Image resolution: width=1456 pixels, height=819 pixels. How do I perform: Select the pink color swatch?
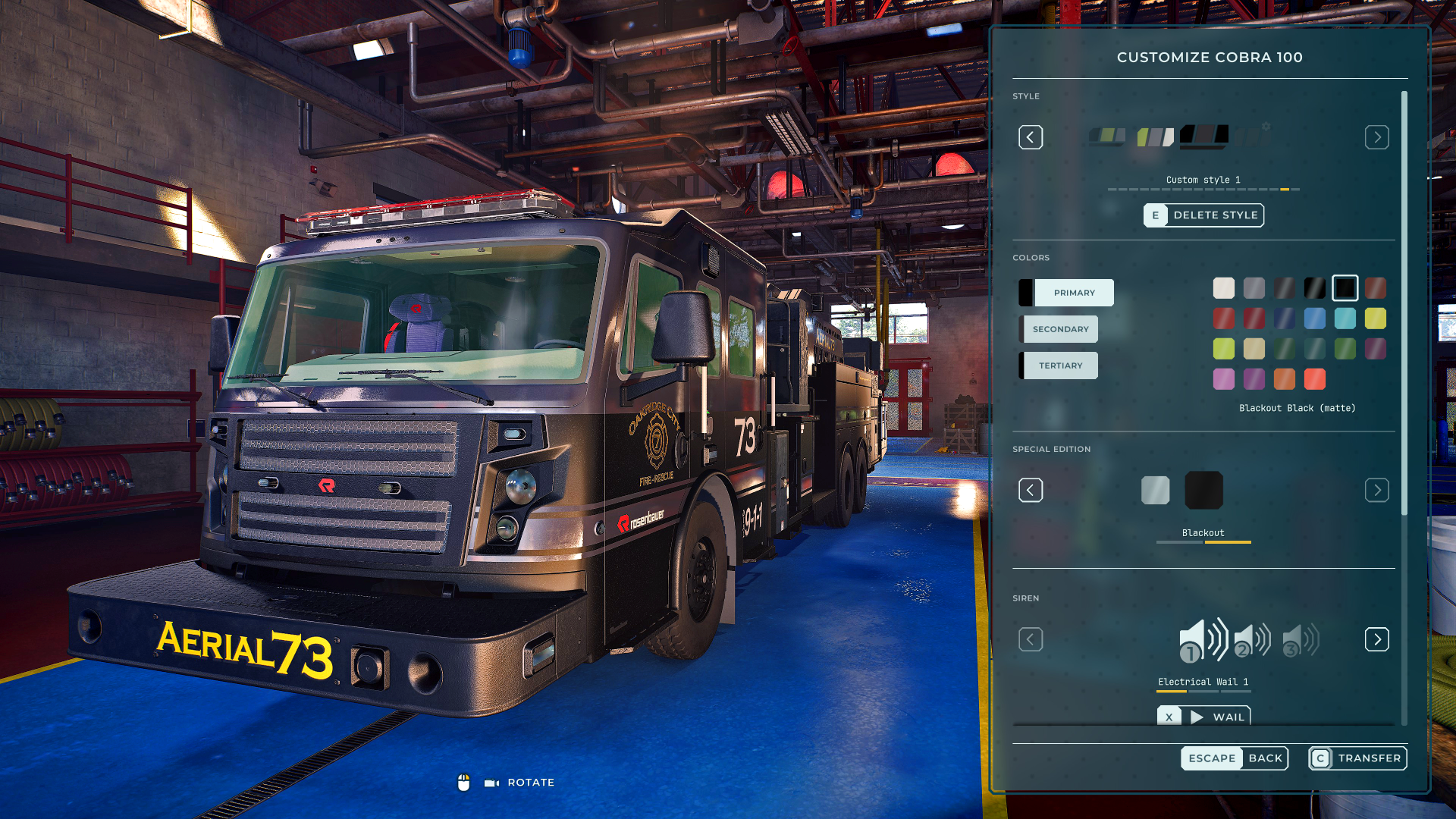[x=1223, y=379]
